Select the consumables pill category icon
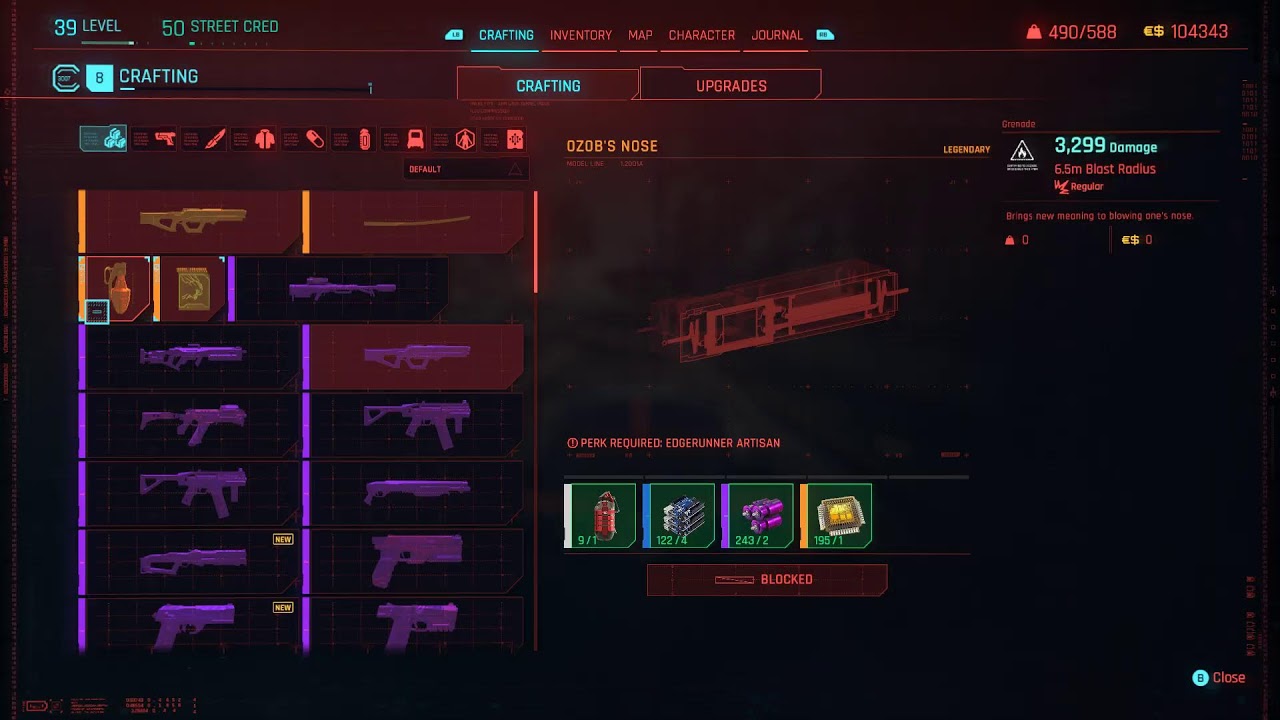This screenshot has height=720, width=1280. coord(314,139)
